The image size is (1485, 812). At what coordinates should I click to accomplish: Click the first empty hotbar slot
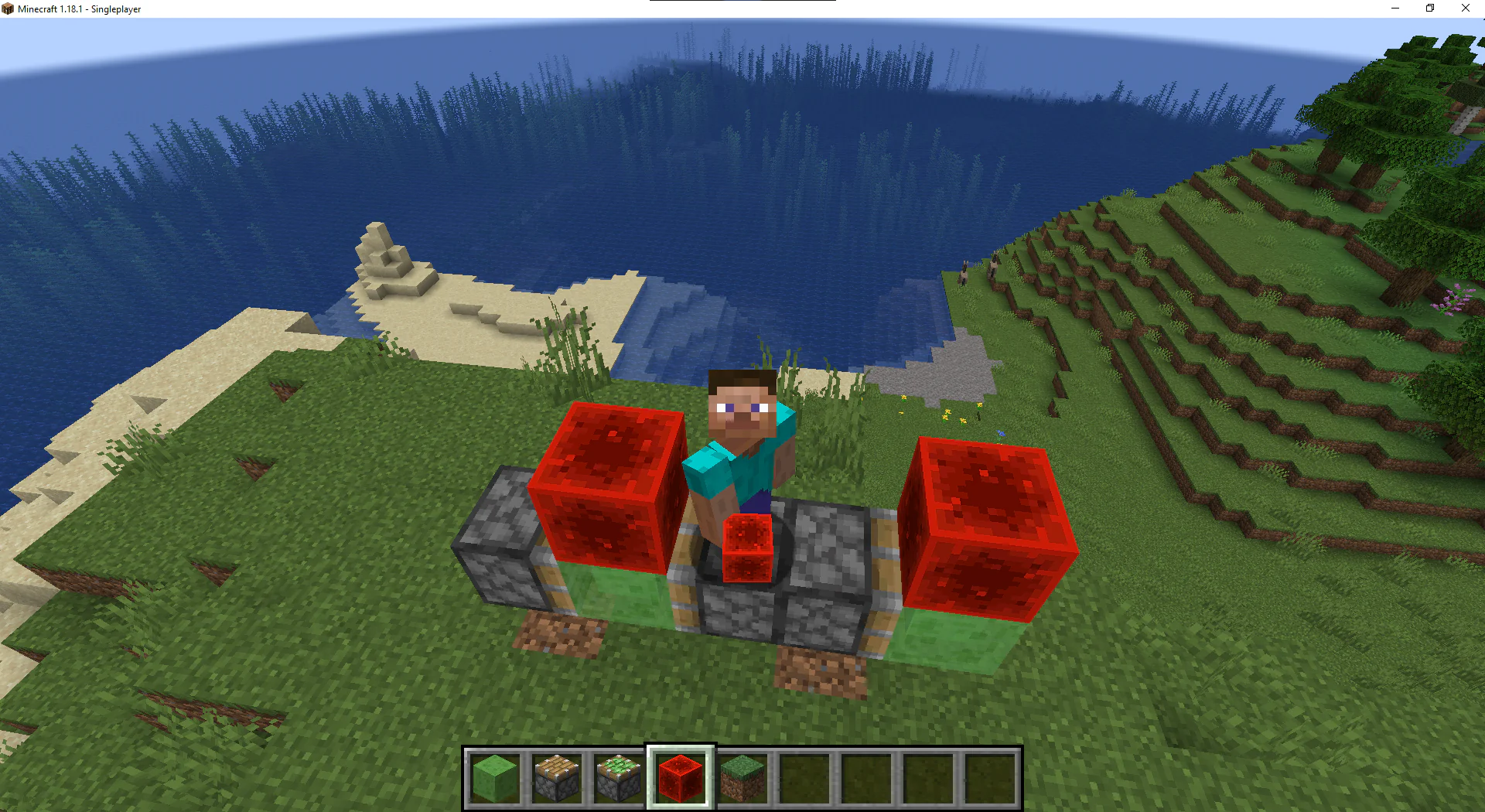click(804, 777)
